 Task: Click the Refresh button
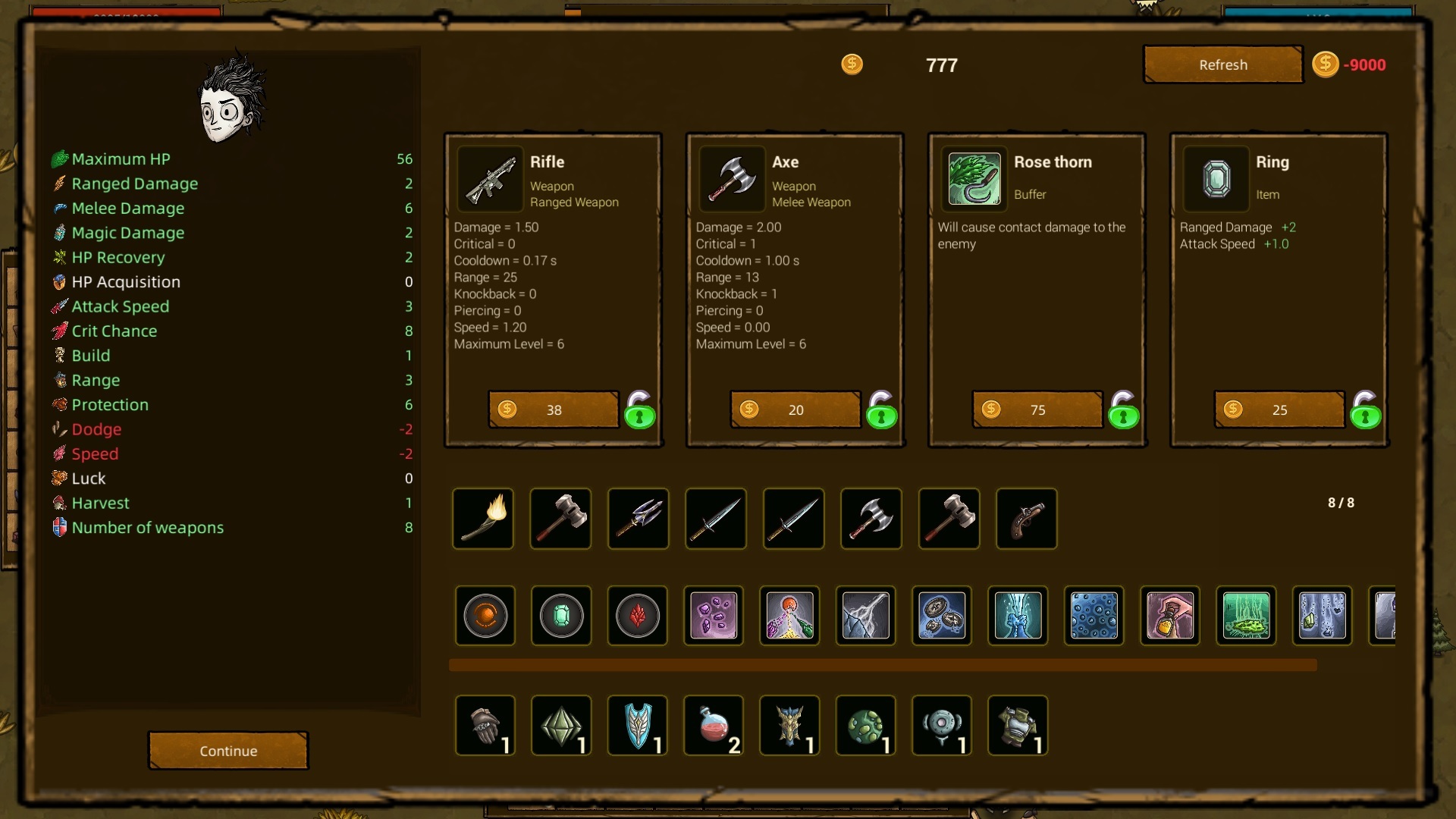[1222, 64]
